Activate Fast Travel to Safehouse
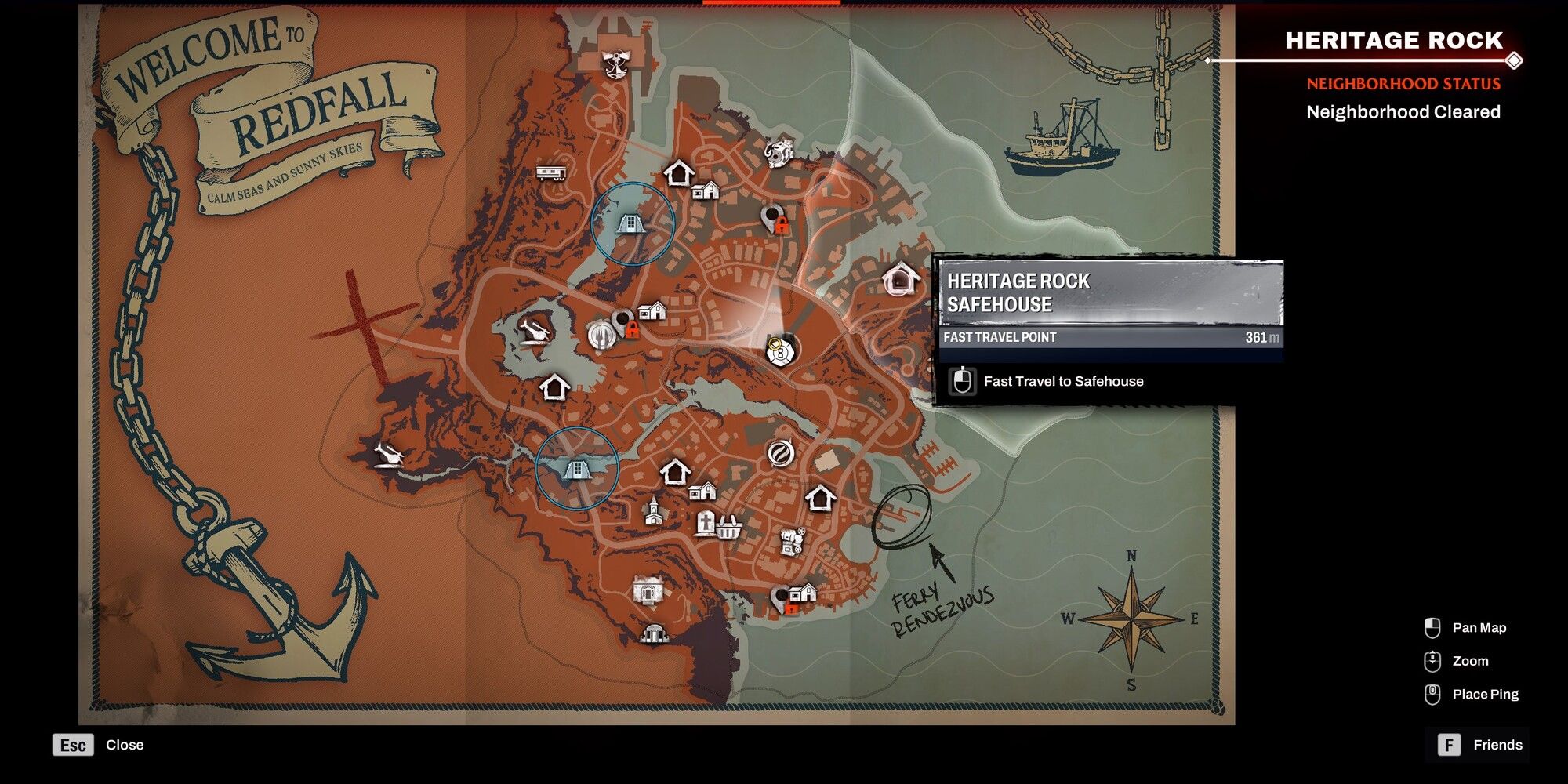1568x784 pixels. coord(1062,382)
